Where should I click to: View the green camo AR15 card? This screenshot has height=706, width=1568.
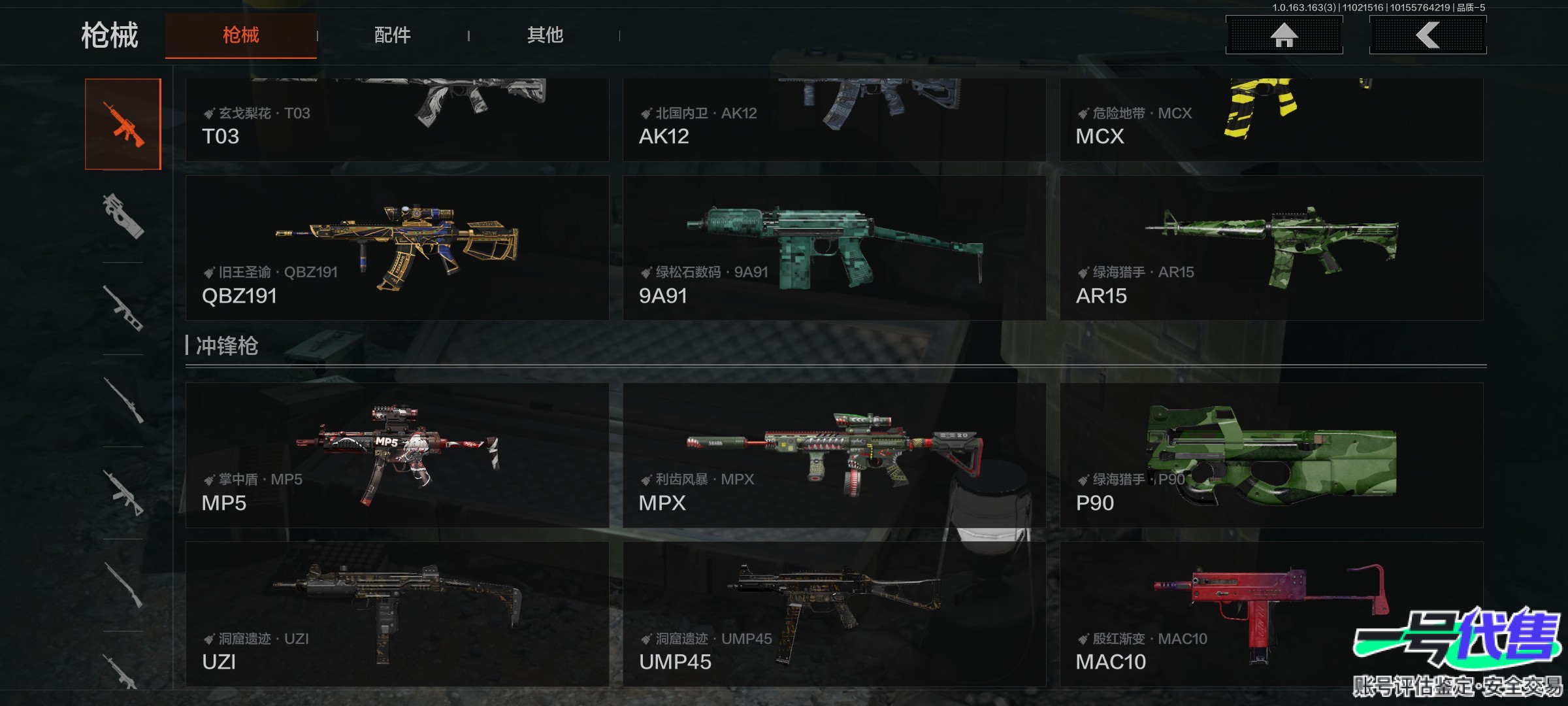click(x=1271, y=248)
